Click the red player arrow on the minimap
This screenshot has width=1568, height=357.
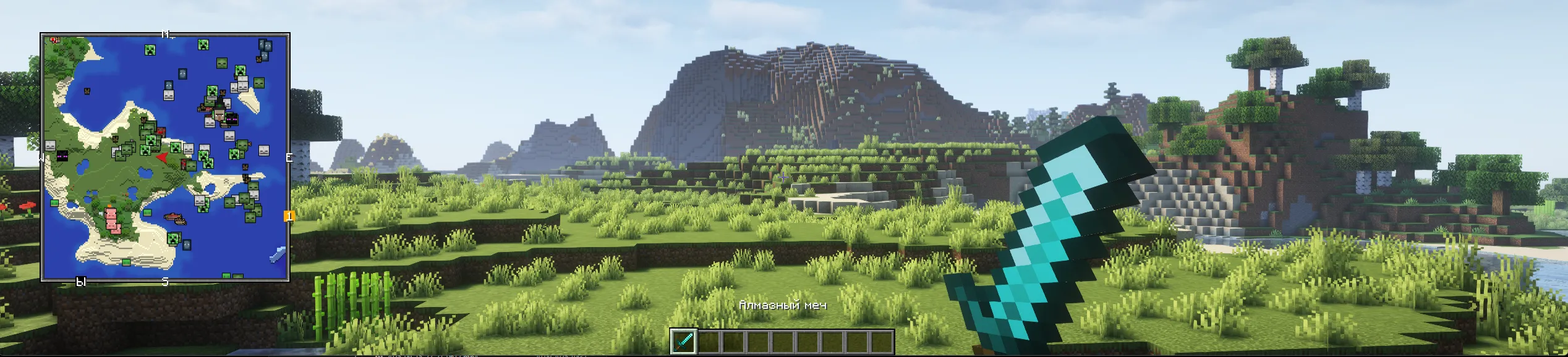(x=162, y=158)
